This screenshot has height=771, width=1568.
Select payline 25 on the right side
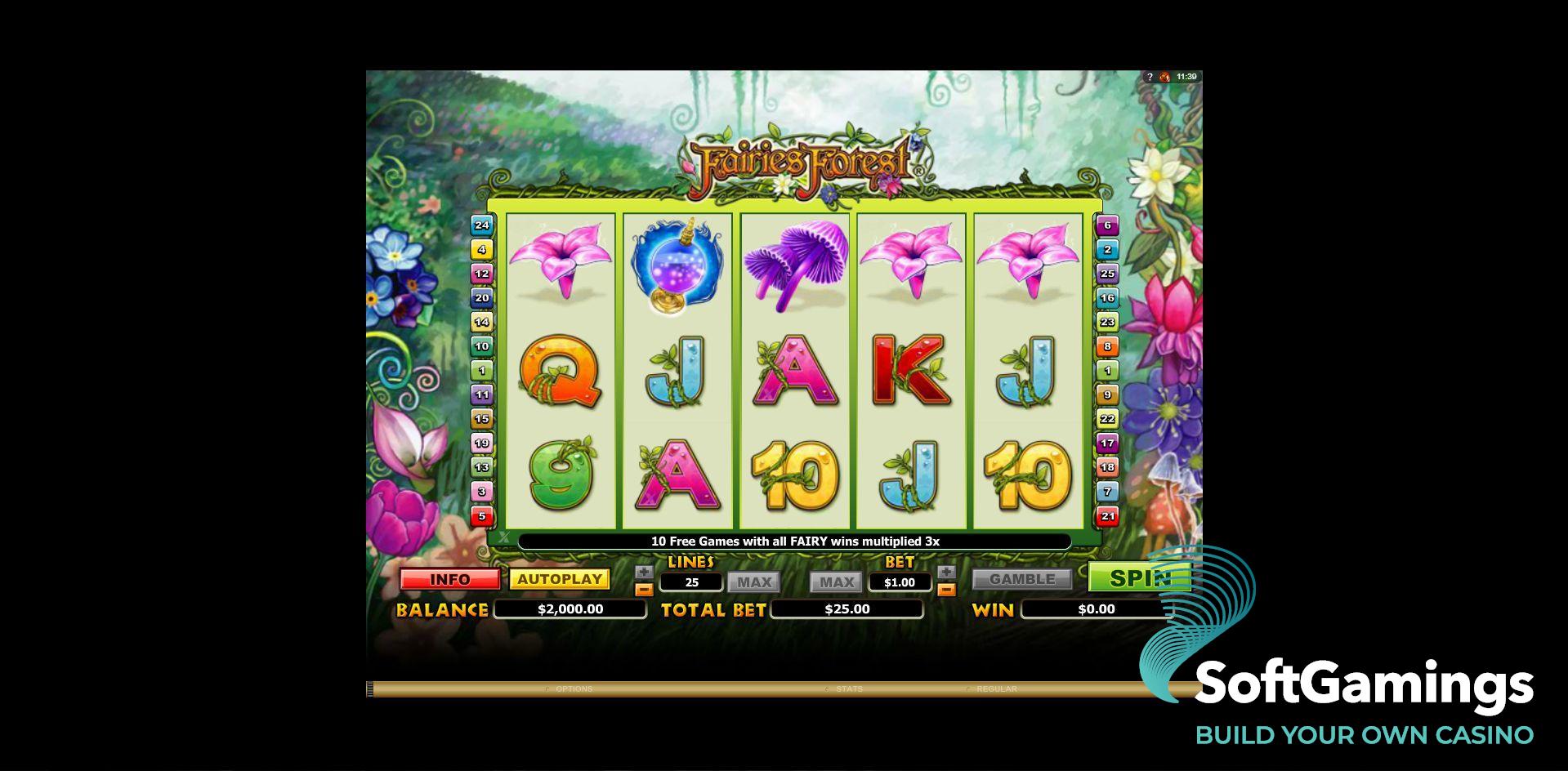coord(1106,274)
